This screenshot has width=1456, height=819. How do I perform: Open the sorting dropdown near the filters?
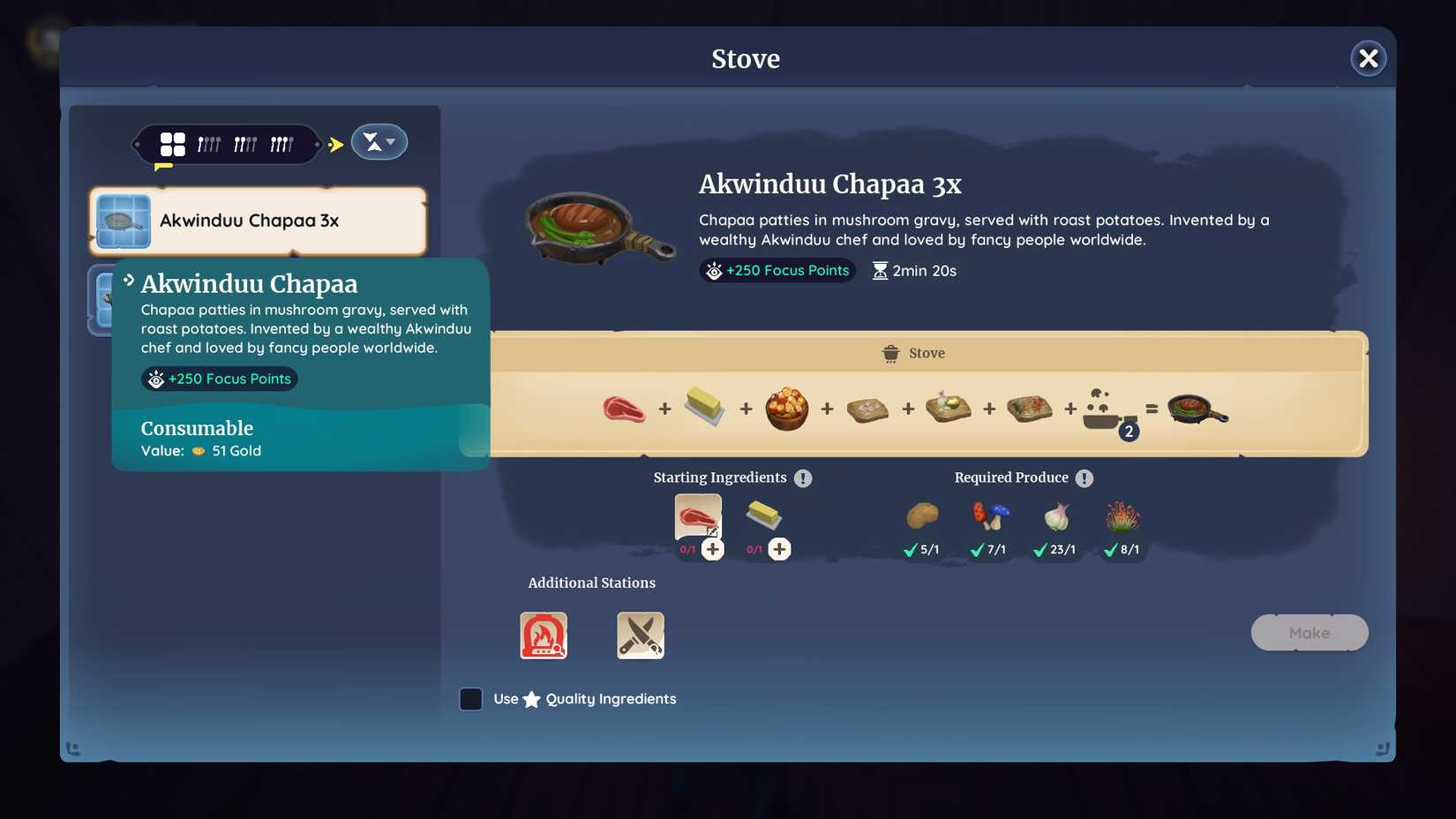(379, 141)
